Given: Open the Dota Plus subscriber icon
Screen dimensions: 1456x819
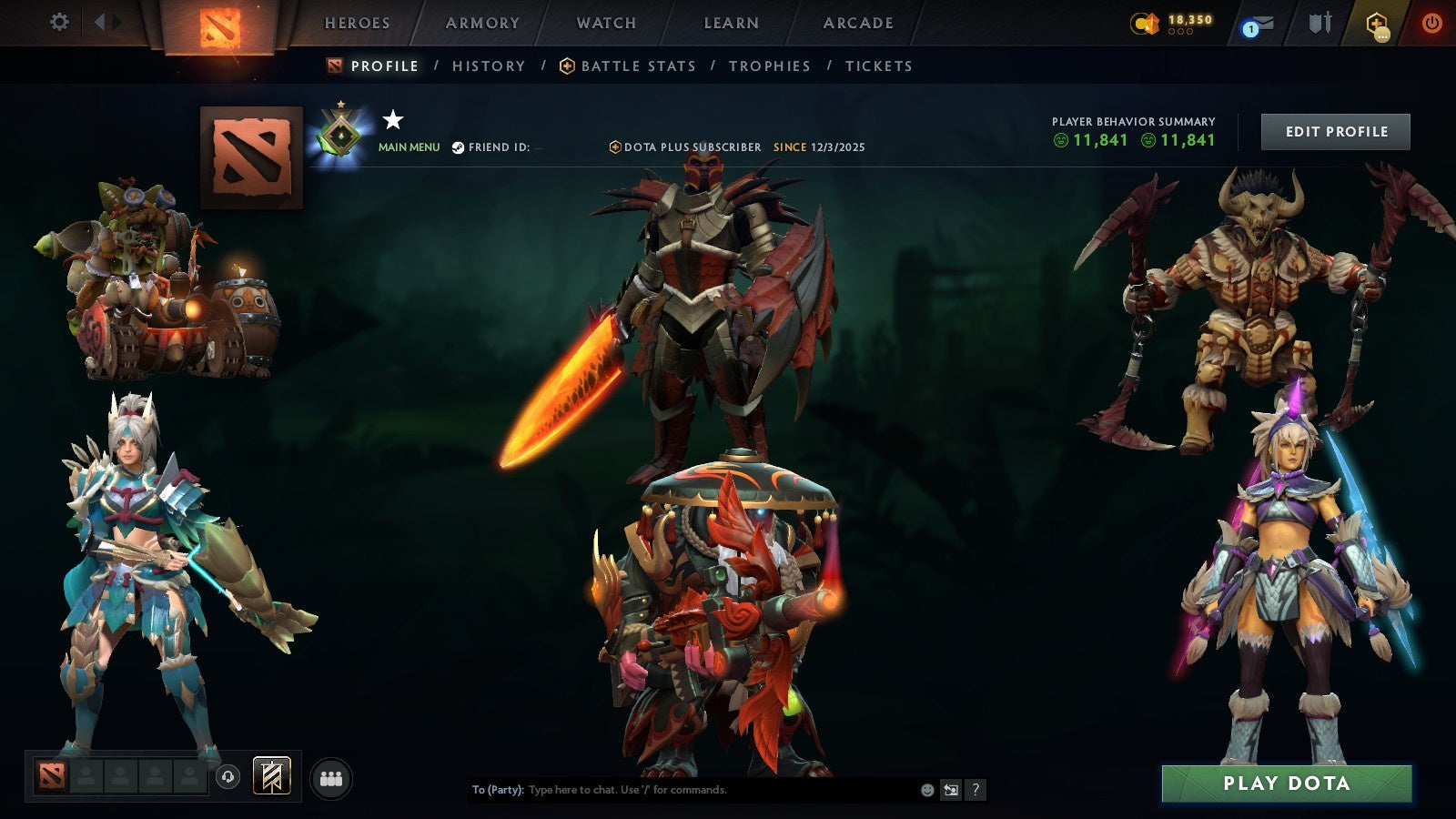Looking at the screenshot, I should tap(615, 147).
